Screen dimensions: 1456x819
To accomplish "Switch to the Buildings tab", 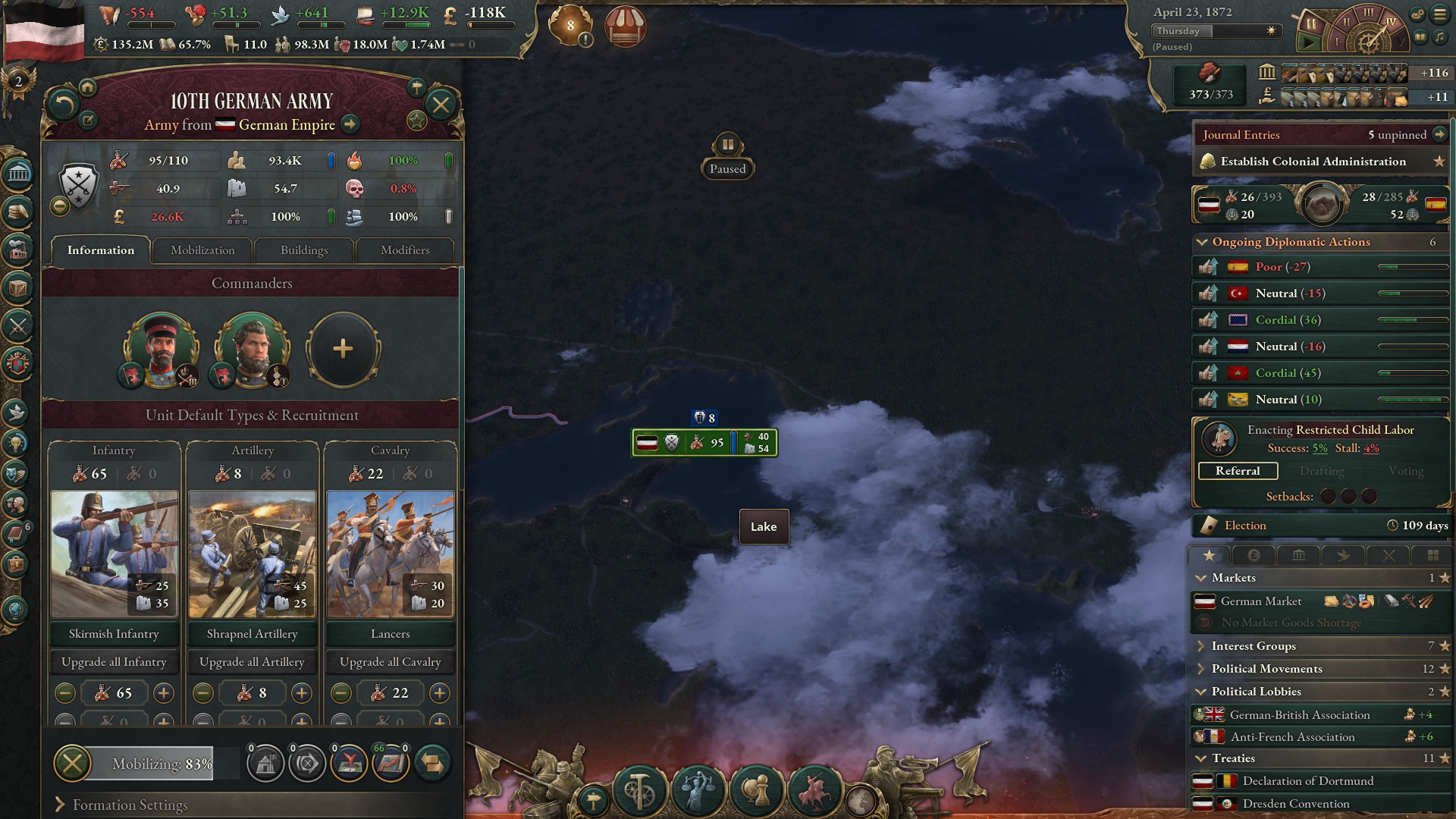I will (303, 250).
